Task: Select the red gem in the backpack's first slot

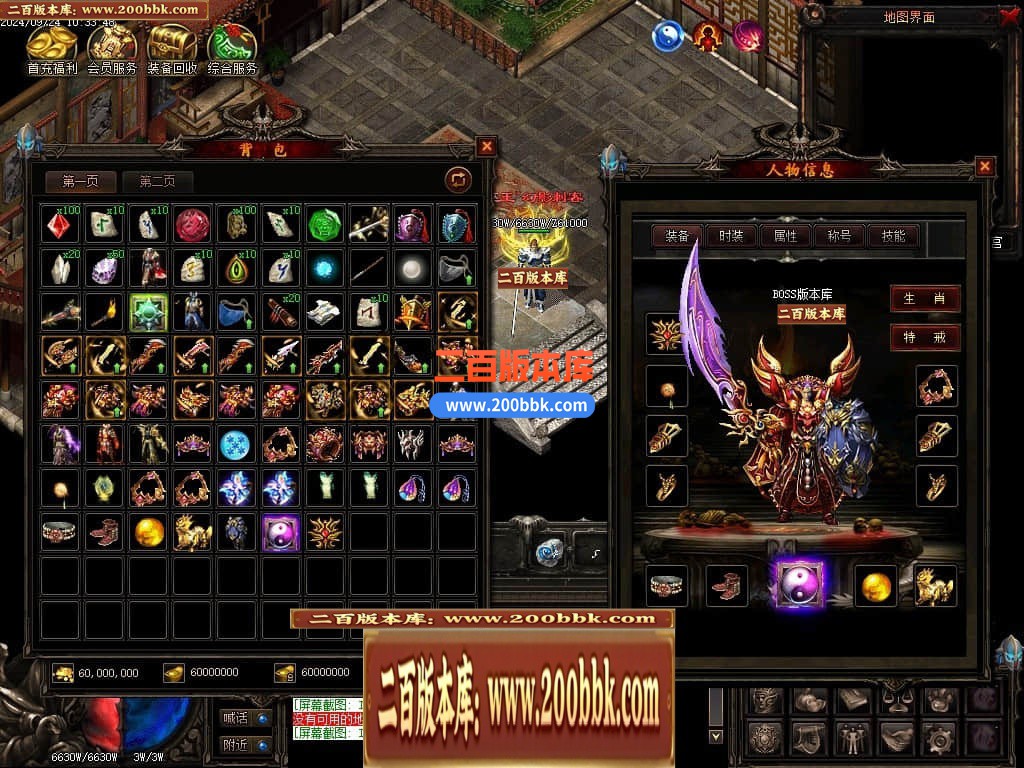Action: click(61, 225)
